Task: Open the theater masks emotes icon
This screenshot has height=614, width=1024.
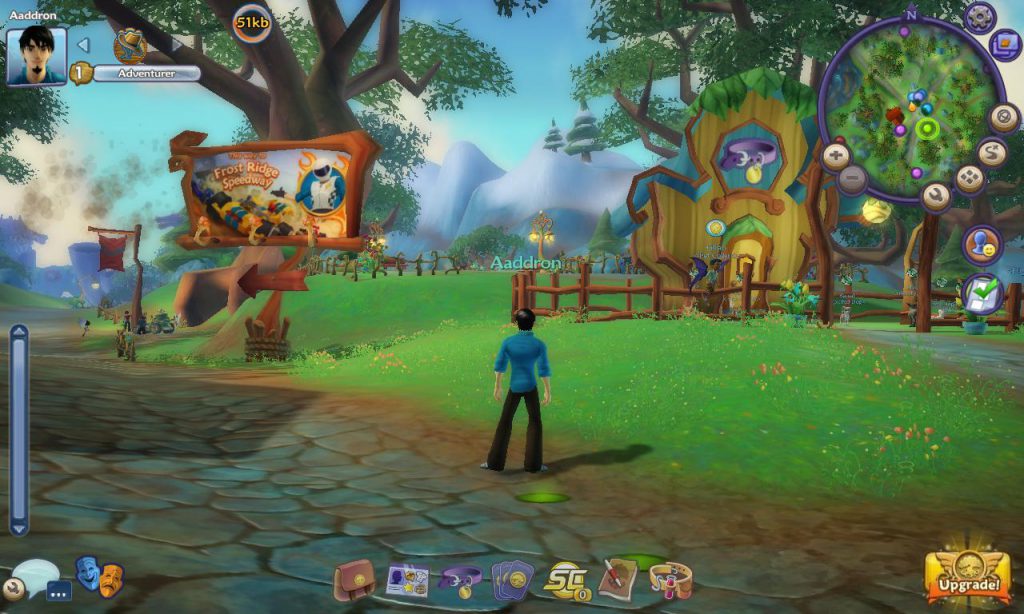Action: 99,577
